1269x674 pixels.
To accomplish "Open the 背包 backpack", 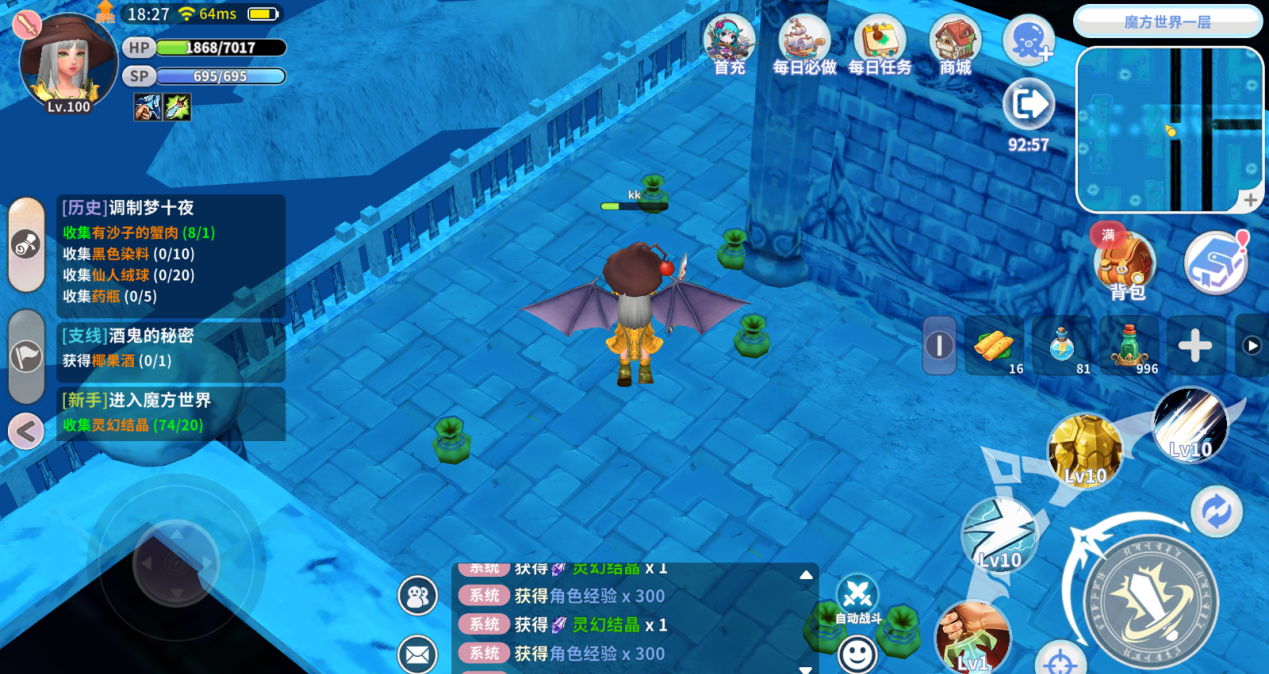I will (x=1126, y=264).
